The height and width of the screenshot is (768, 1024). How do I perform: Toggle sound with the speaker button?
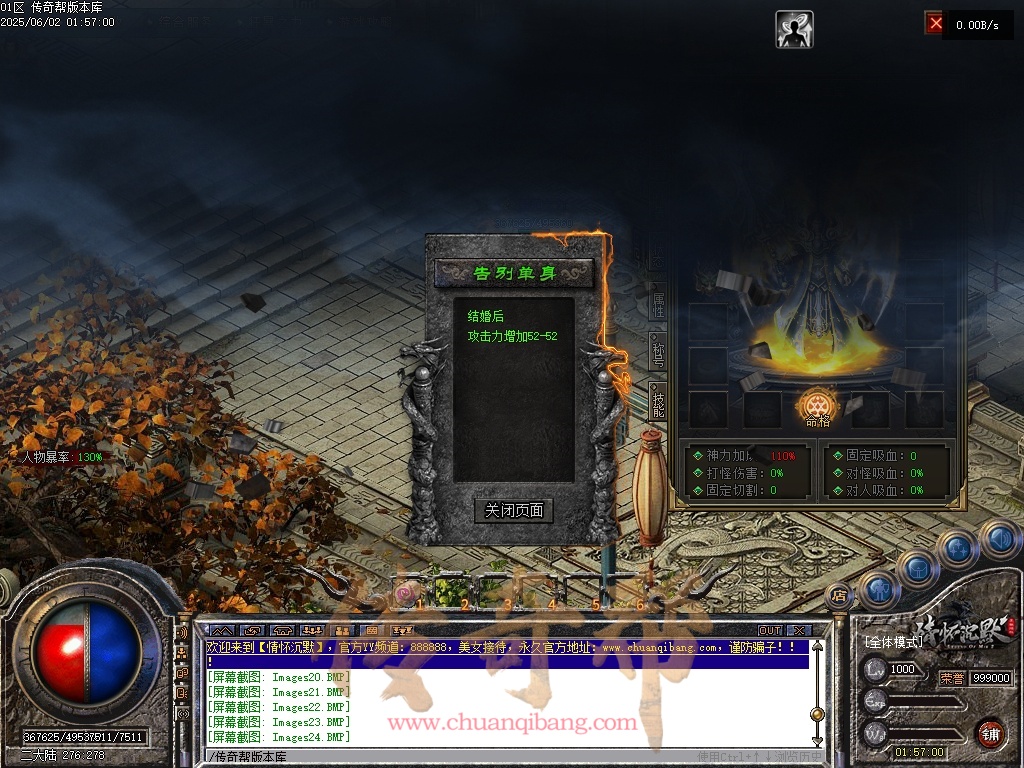pyautogui.click(x=998, y=538)
